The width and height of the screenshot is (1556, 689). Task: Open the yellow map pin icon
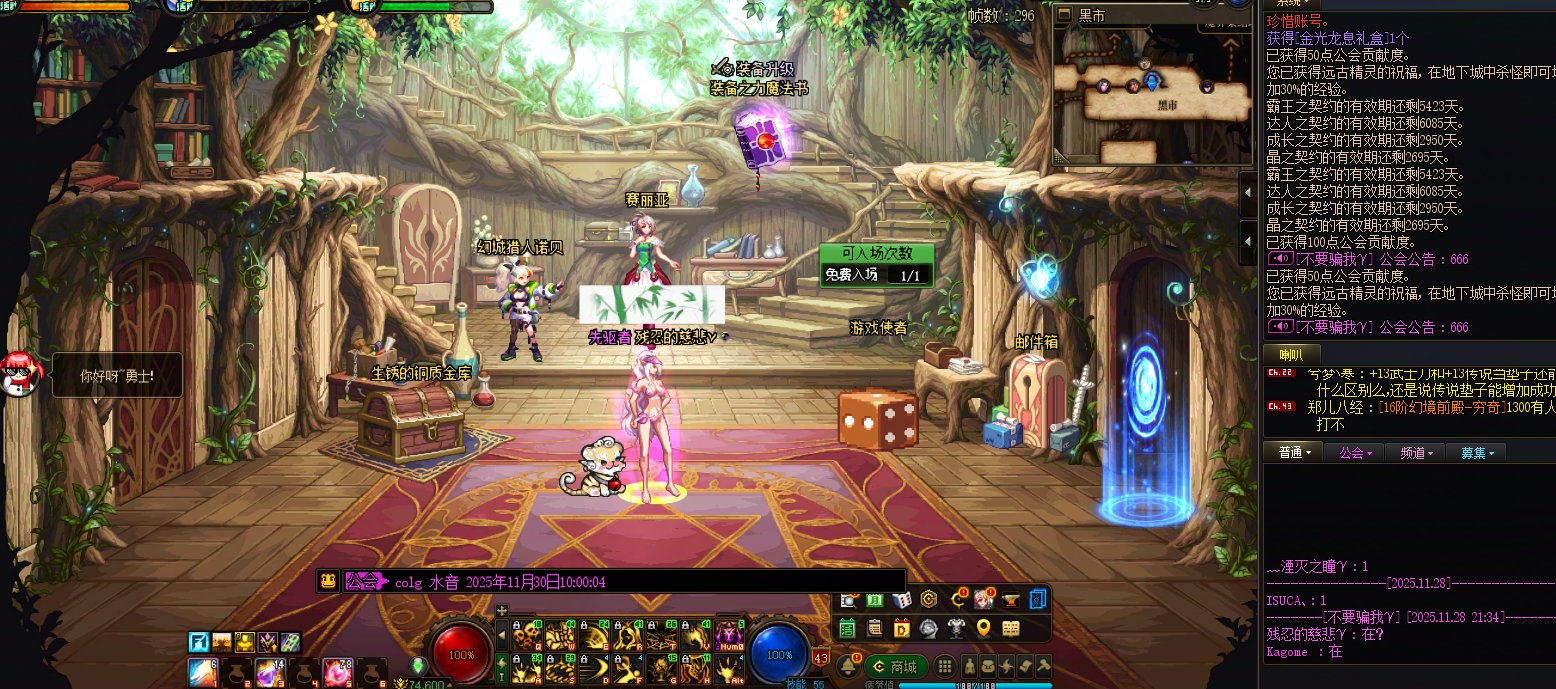(983, 629)
